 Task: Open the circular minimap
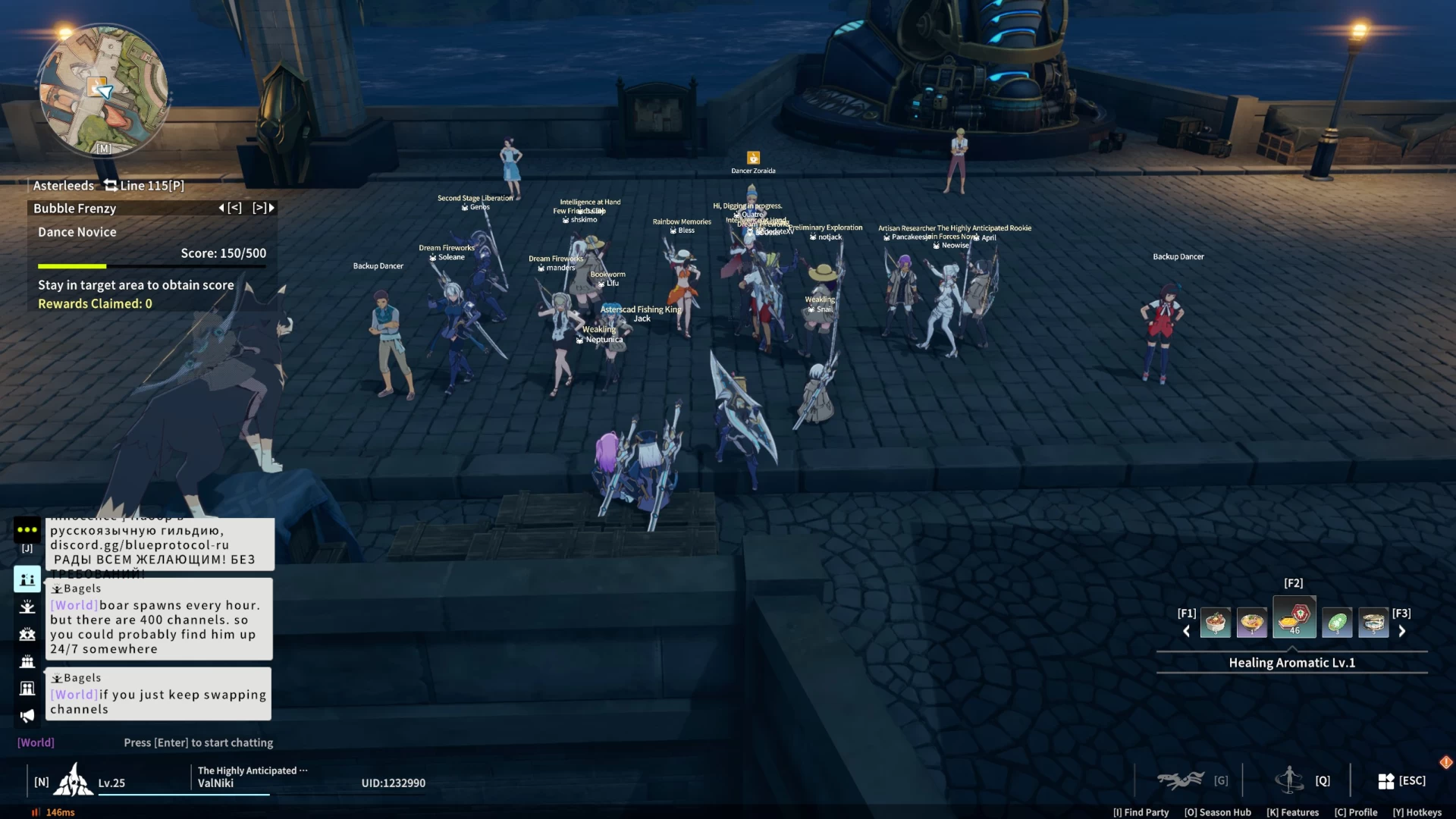point(104,89)
